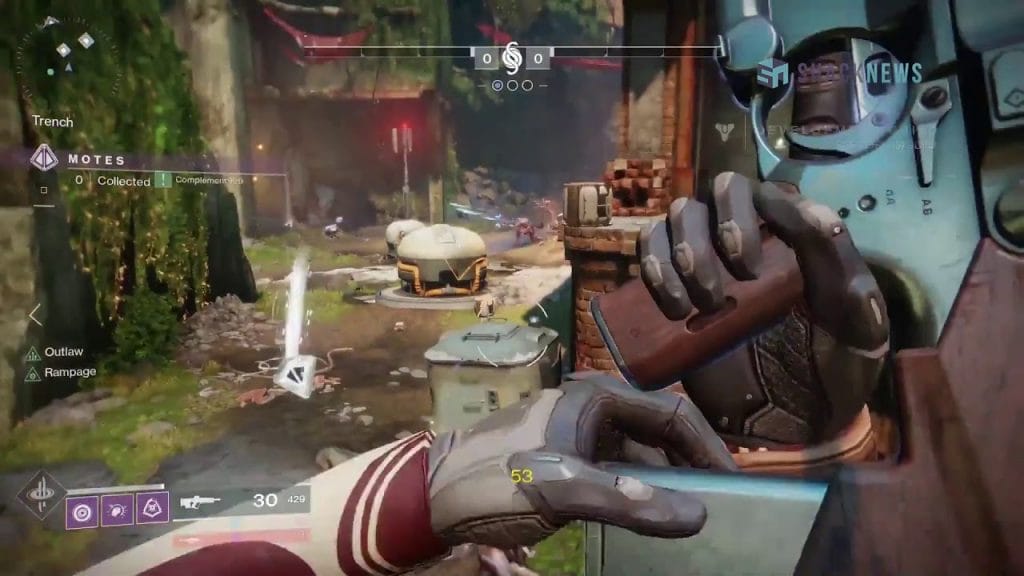Select the Motes tracker triangle icon
Screen dimensions: 1024x576
(44, 158)
